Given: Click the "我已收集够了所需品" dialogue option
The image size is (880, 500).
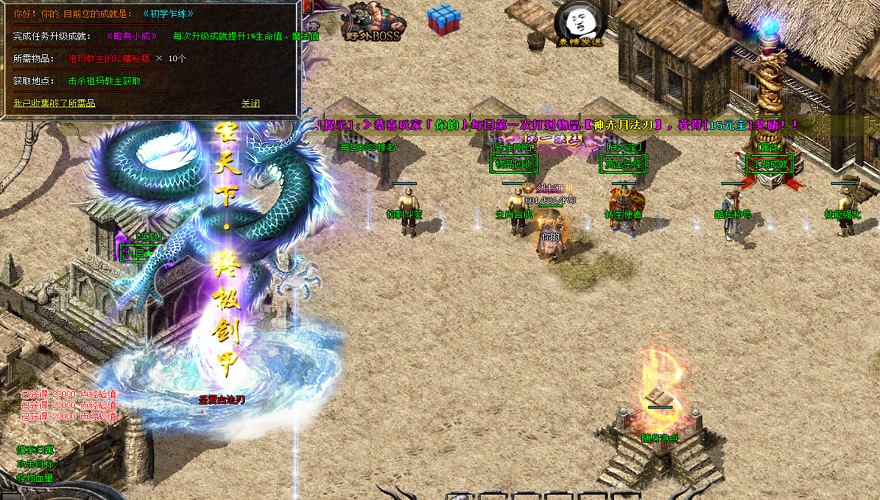Looking at the screenshot, I should 54,103.
